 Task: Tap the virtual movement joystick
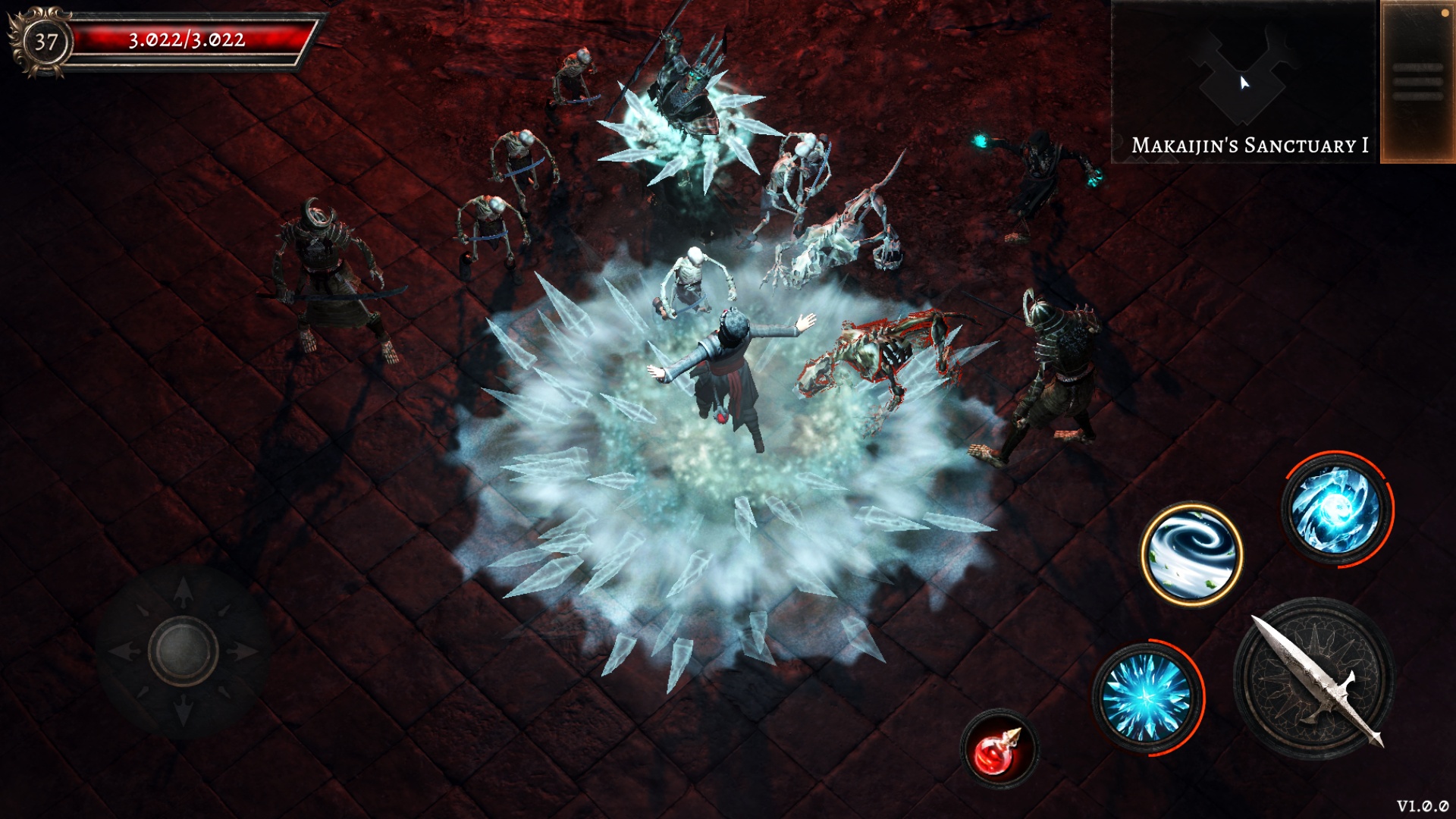pos(183,651)
